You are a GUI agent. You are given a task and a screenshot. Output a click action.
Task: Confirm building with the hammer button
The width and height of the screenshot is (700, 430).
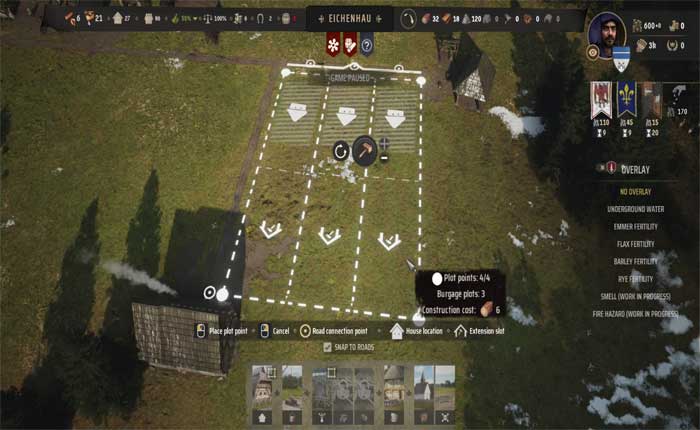365,150
